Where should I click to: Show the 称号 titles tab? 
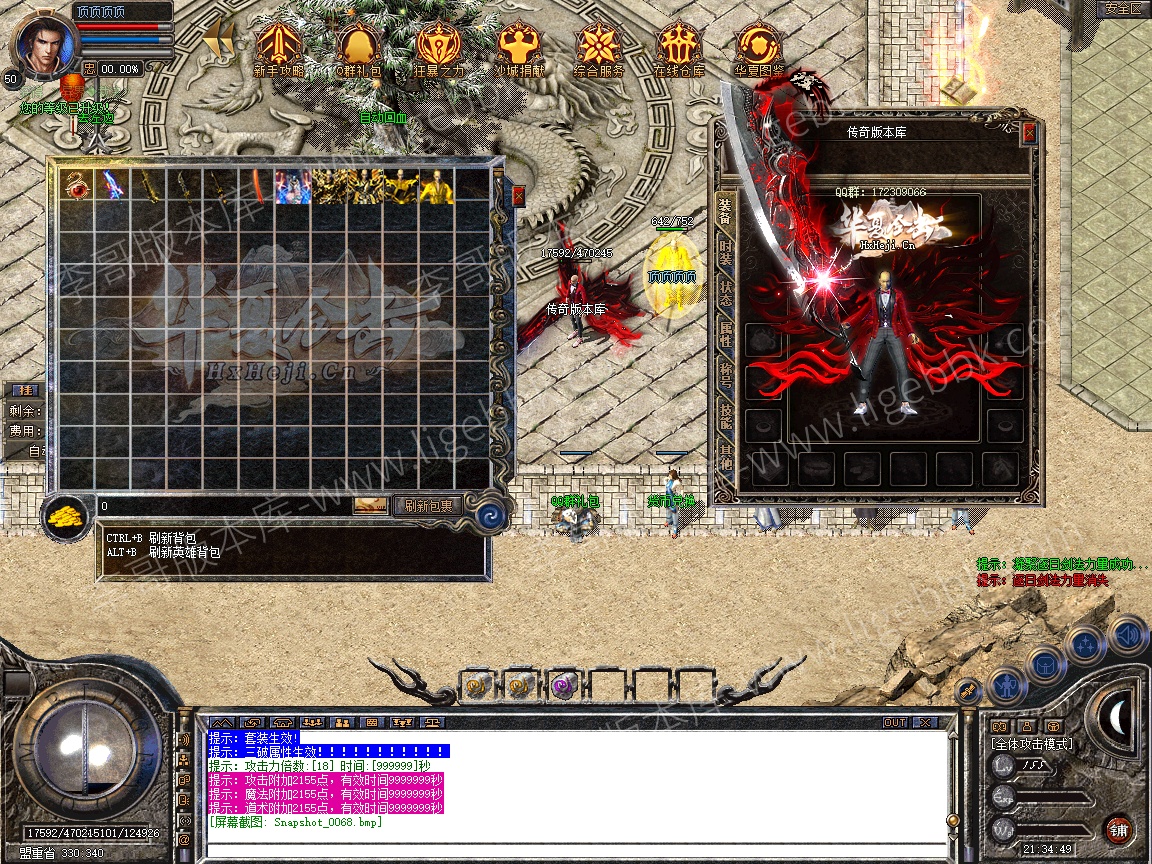point(725,379)
